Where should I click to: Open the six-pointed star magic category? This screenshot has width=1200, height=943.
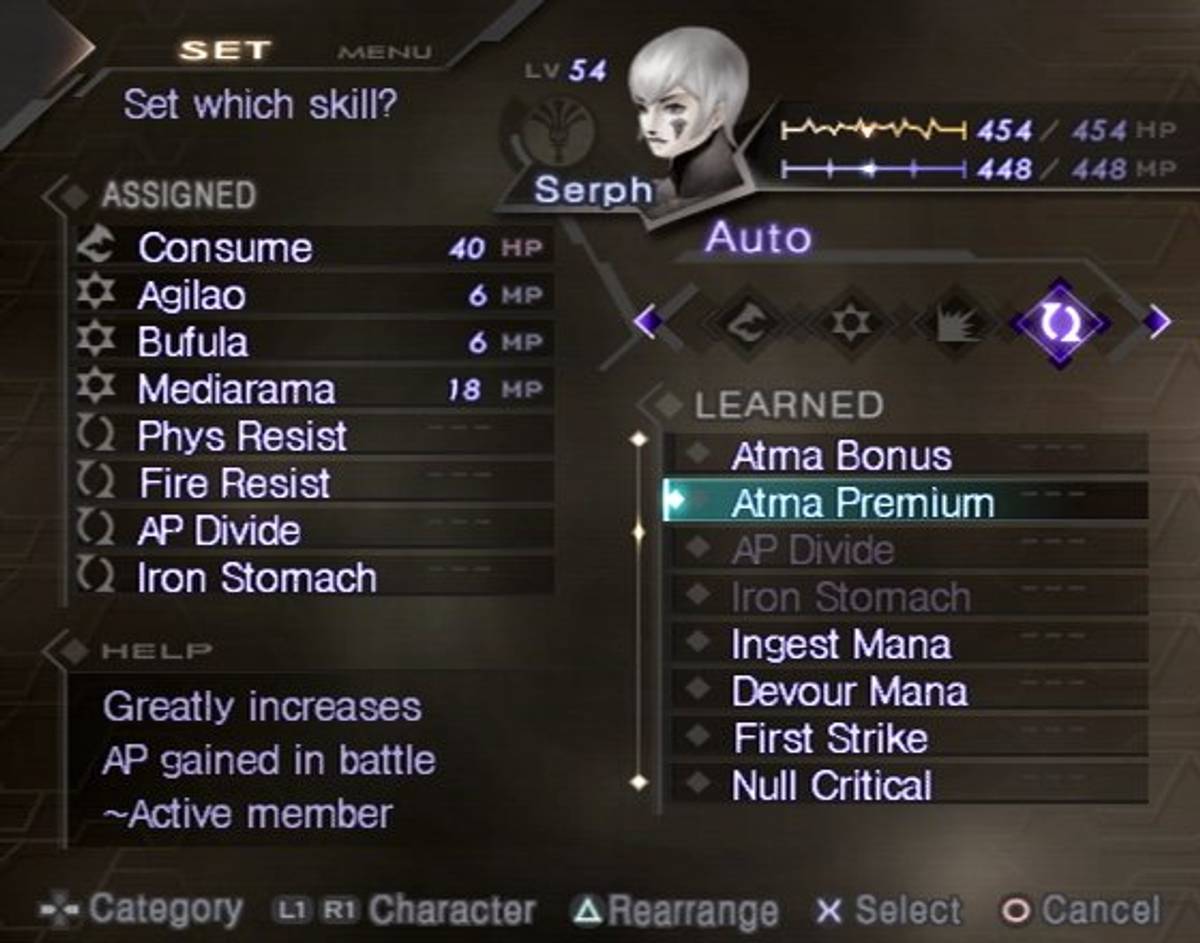click(x=851, y=324)
